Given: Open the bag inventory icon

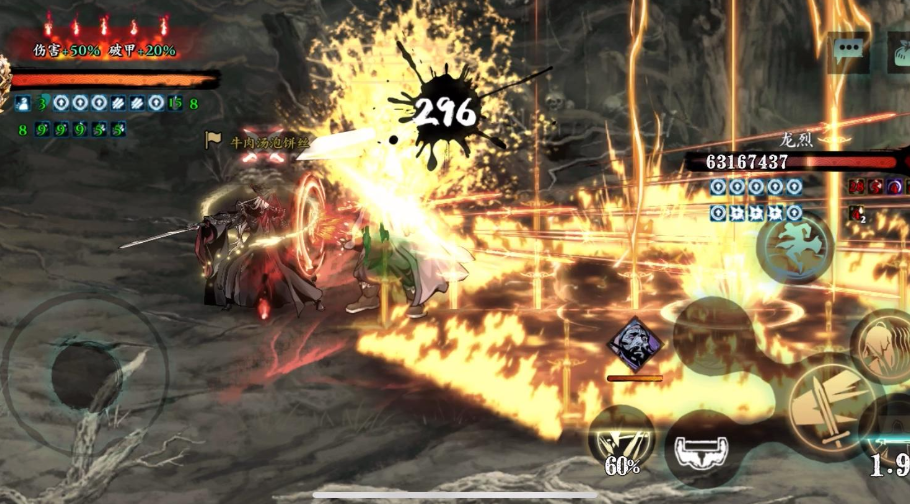Looking at the screenshot, I should point(897,51).
